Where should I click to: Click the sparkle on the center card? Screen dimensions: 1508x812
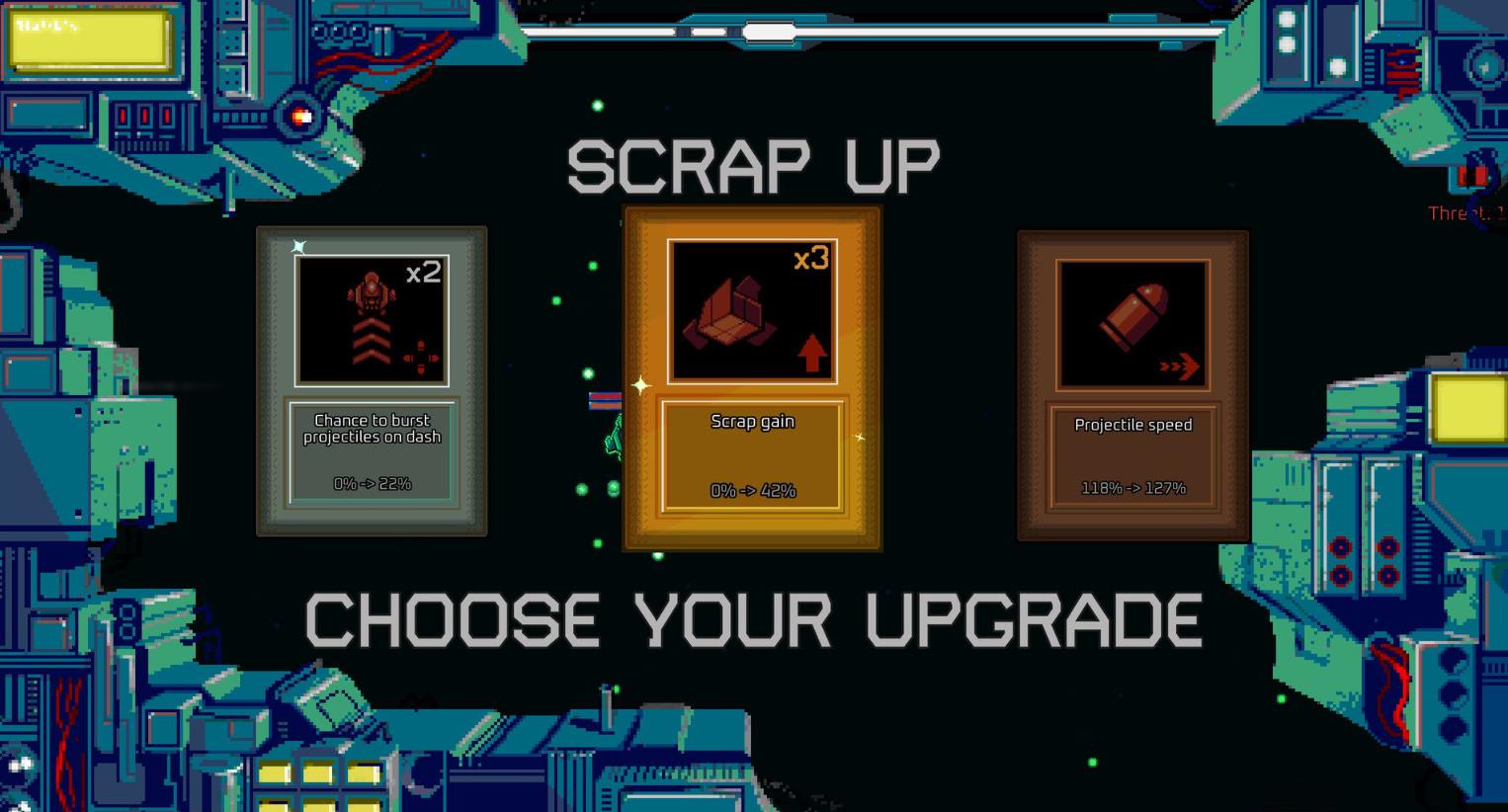coord(640,385)
